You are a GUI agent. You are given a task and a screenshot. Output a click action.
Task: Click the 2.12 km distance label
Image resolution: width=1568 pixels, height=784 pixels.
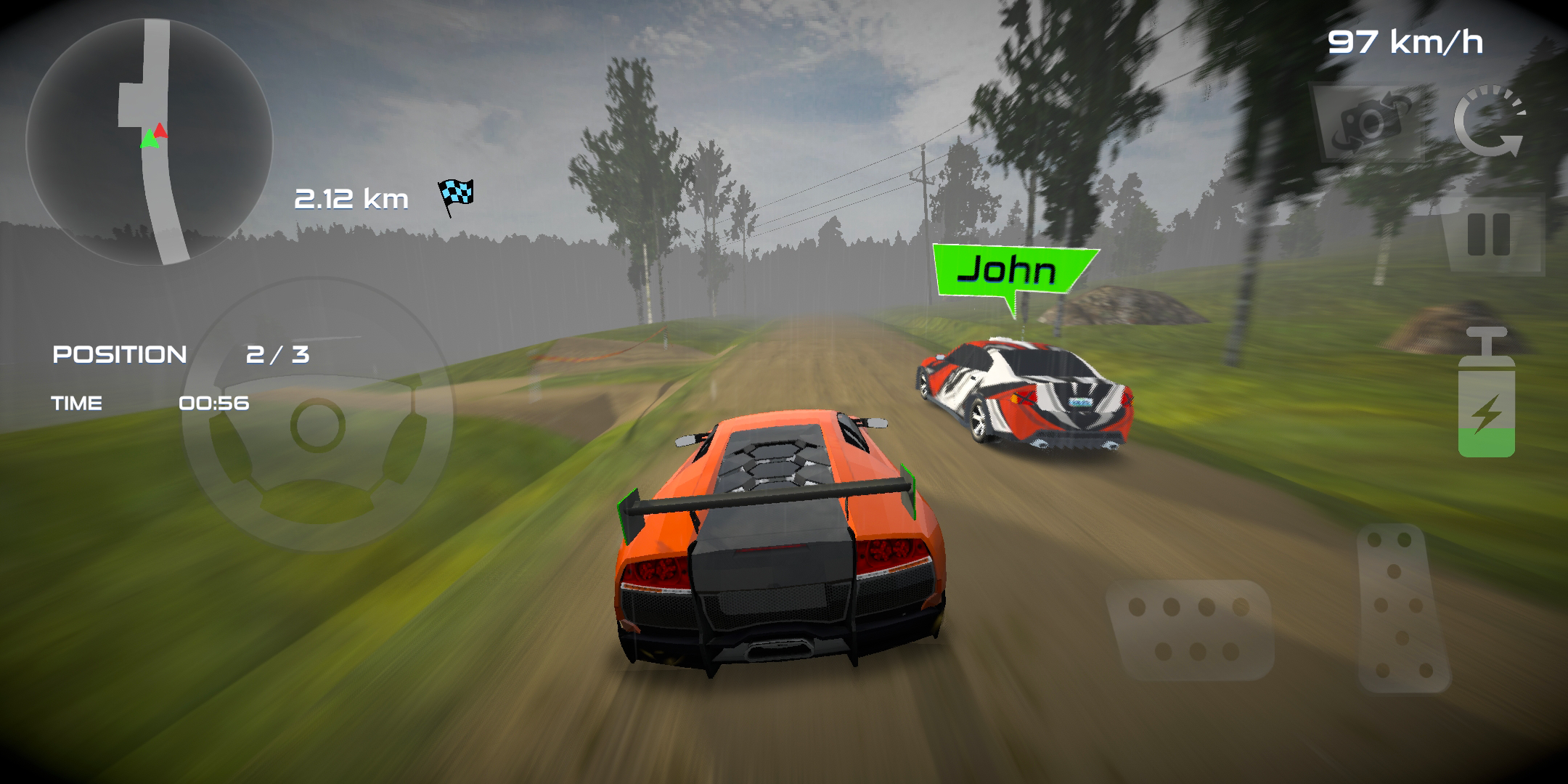[x=351, y=197]
